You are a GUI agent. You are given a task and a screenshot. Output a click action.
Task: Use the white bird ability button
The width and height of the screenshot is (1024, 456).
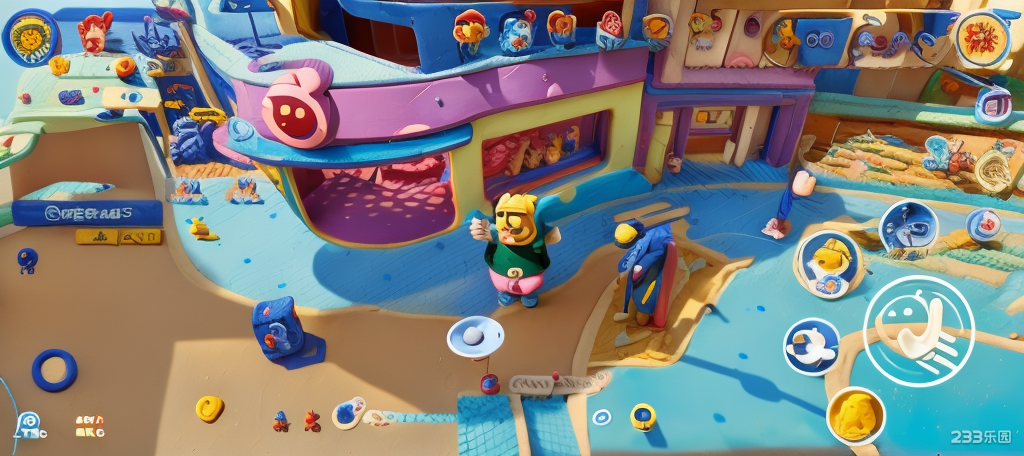[x=811, y=346]
